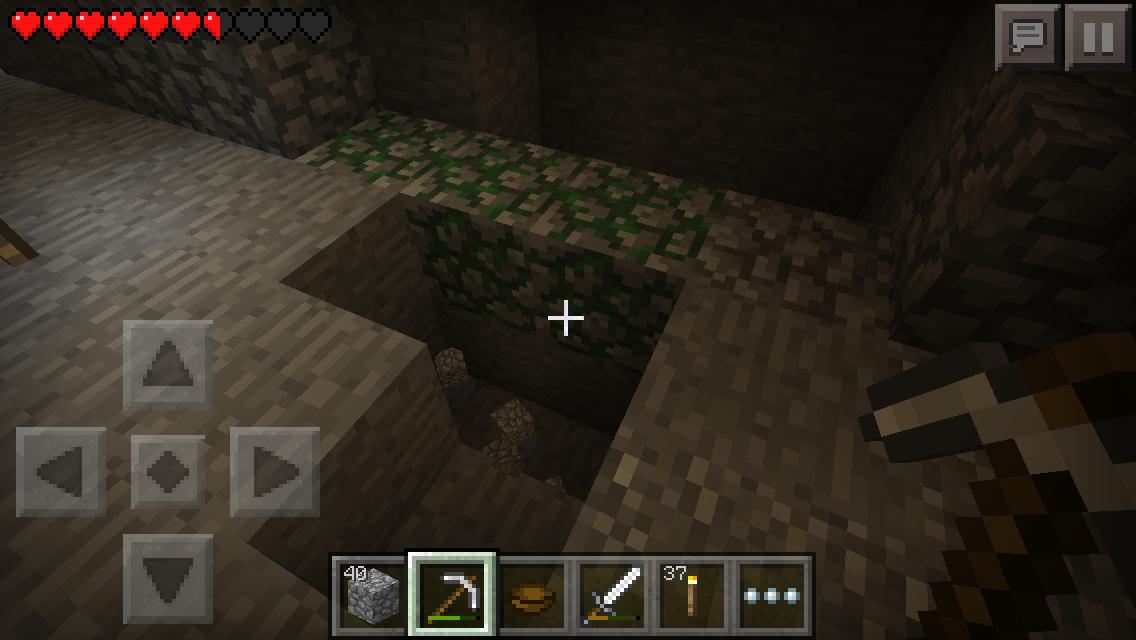The height and width of the screenshot is (640, 1136).
Task: Choose the bowl of stew slot
Action: (532, 596)
